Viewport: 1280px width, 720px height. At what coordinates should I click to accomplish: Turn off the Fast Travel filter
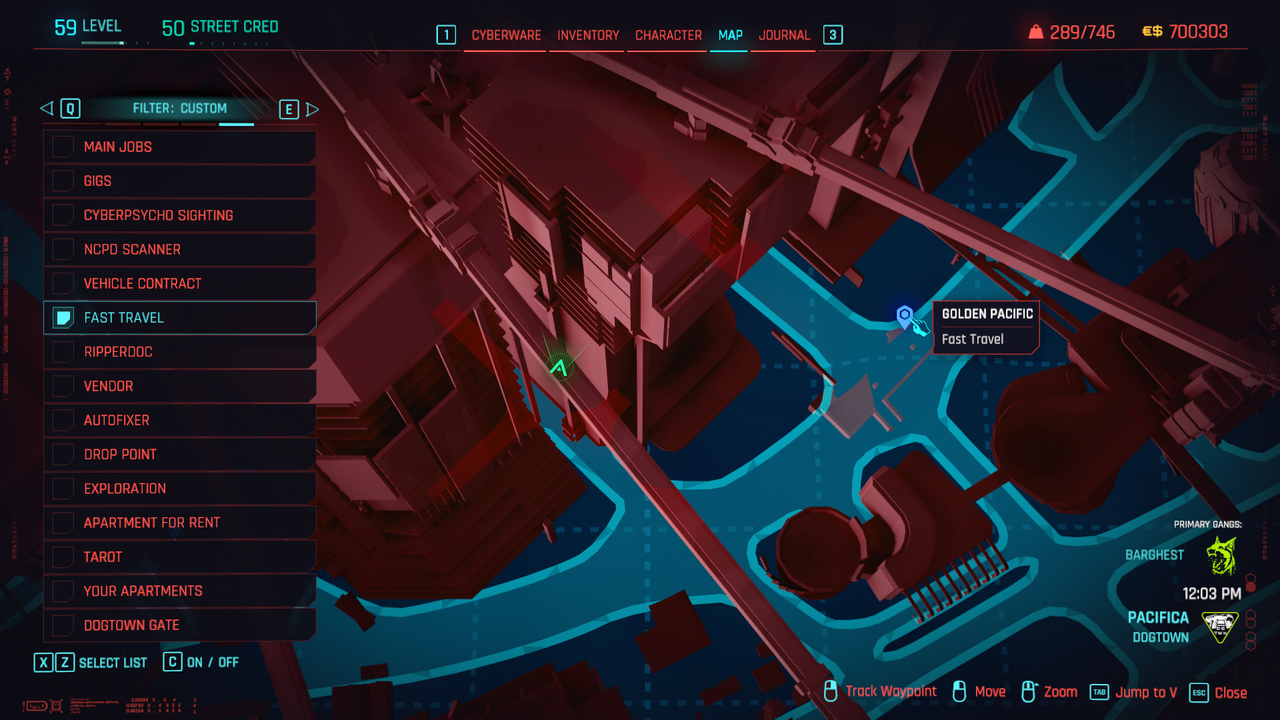tap(64, 318)
